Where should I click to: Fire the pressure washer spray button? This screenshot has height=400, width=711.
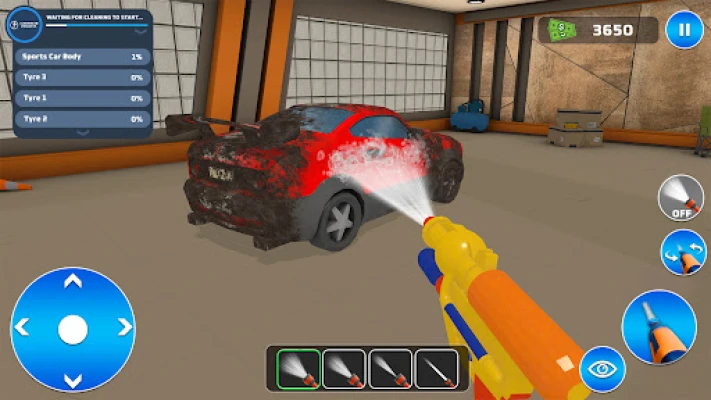[658, 326]
